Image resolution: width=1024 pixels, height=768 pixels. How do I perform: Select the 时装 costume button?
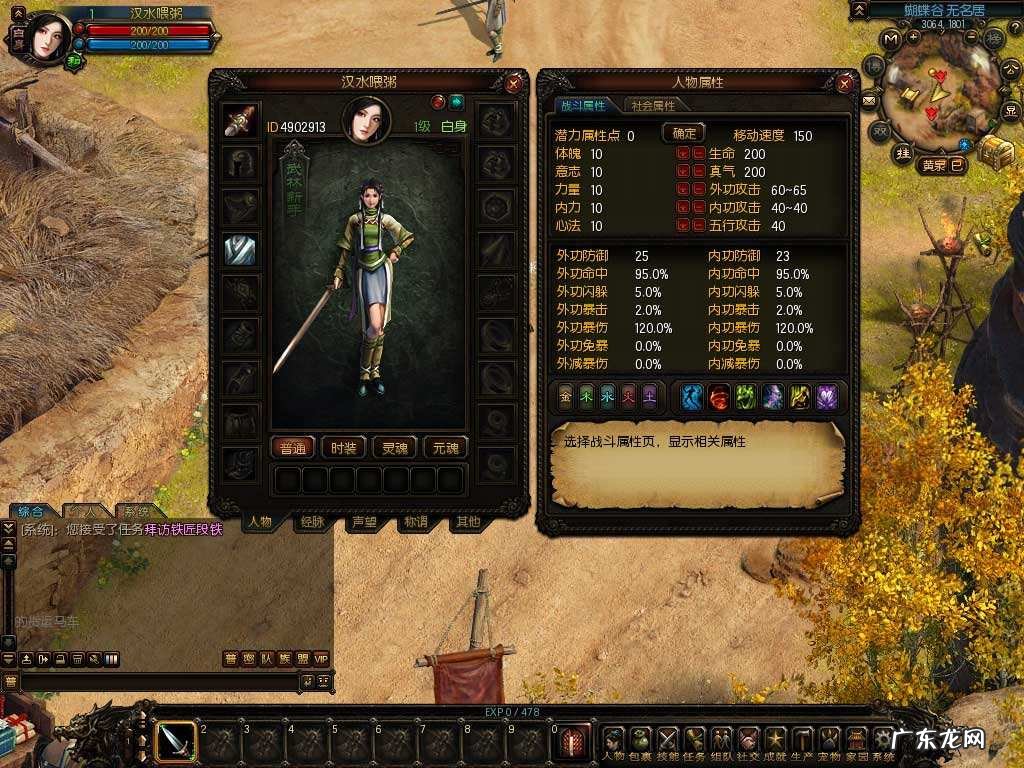pyautogui.click(x=344, y=448)
